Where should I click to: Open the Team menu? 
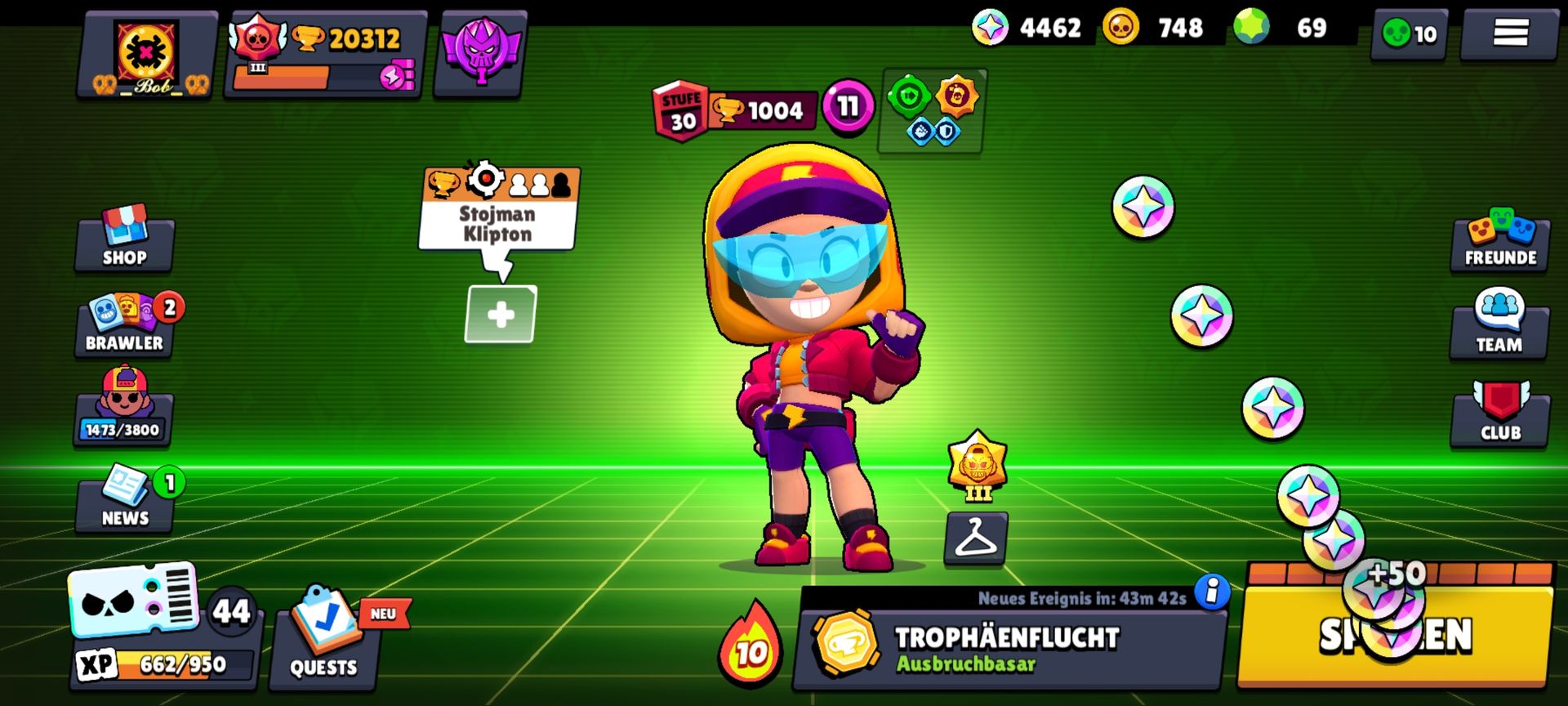click(x=1499, y=325)
